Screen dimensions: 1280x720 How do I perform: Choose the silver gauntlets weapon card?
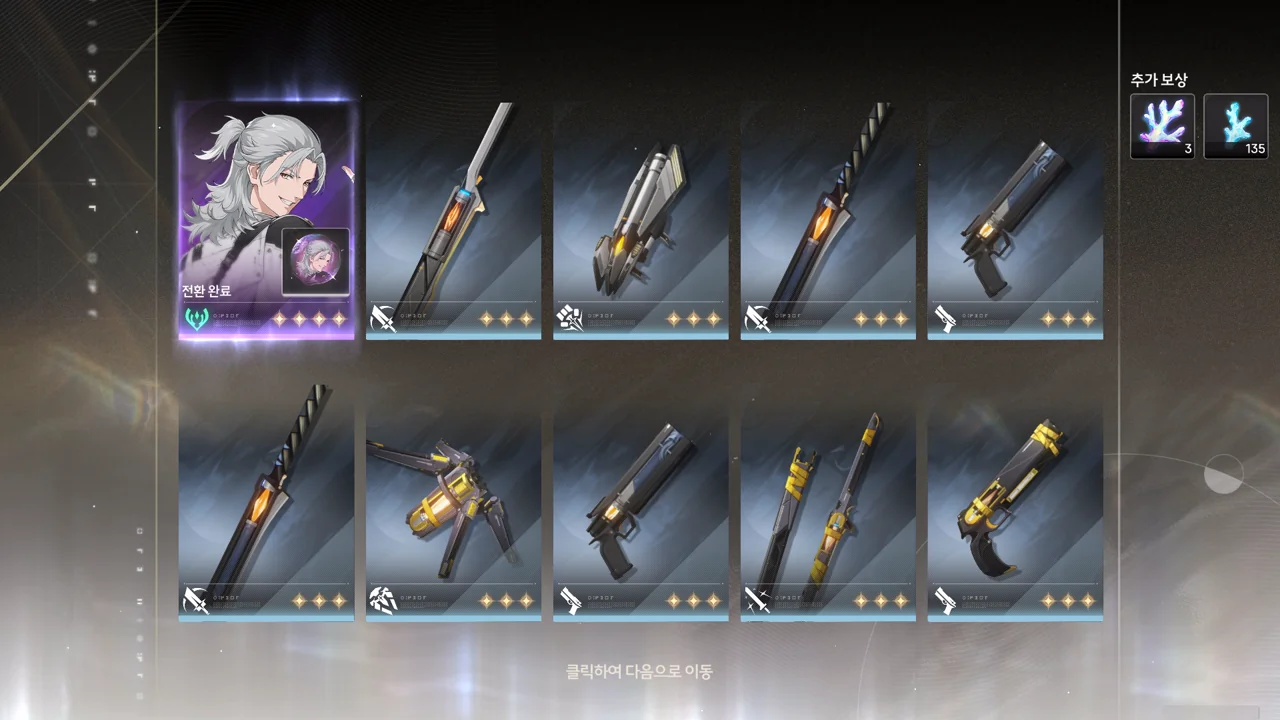640,220
